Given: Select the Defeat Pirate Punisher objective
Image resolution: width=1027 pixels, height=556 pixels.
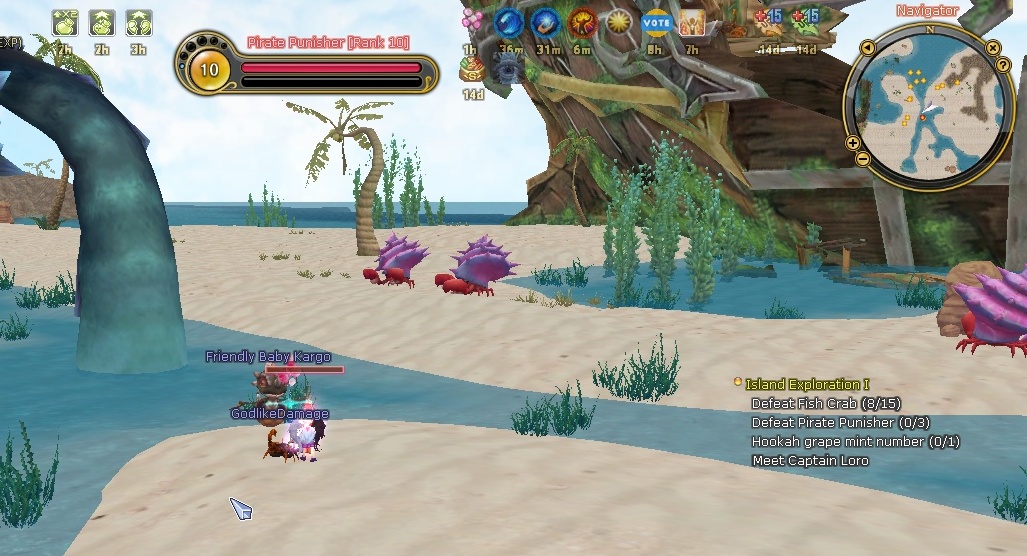Looking at the screenshot, I should click(x=840, y=422).
